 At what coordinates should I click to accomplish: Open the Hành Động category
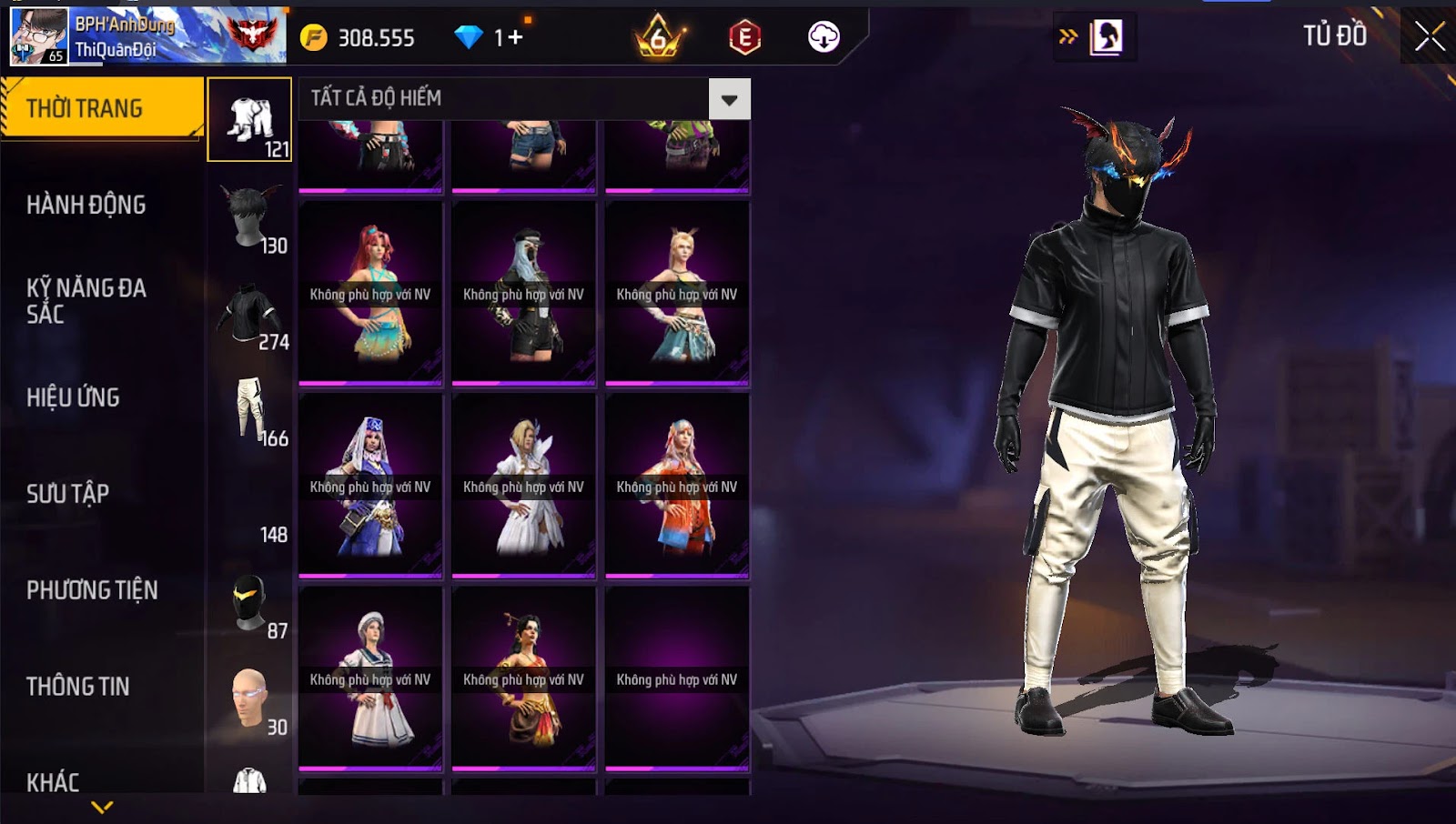86,205
